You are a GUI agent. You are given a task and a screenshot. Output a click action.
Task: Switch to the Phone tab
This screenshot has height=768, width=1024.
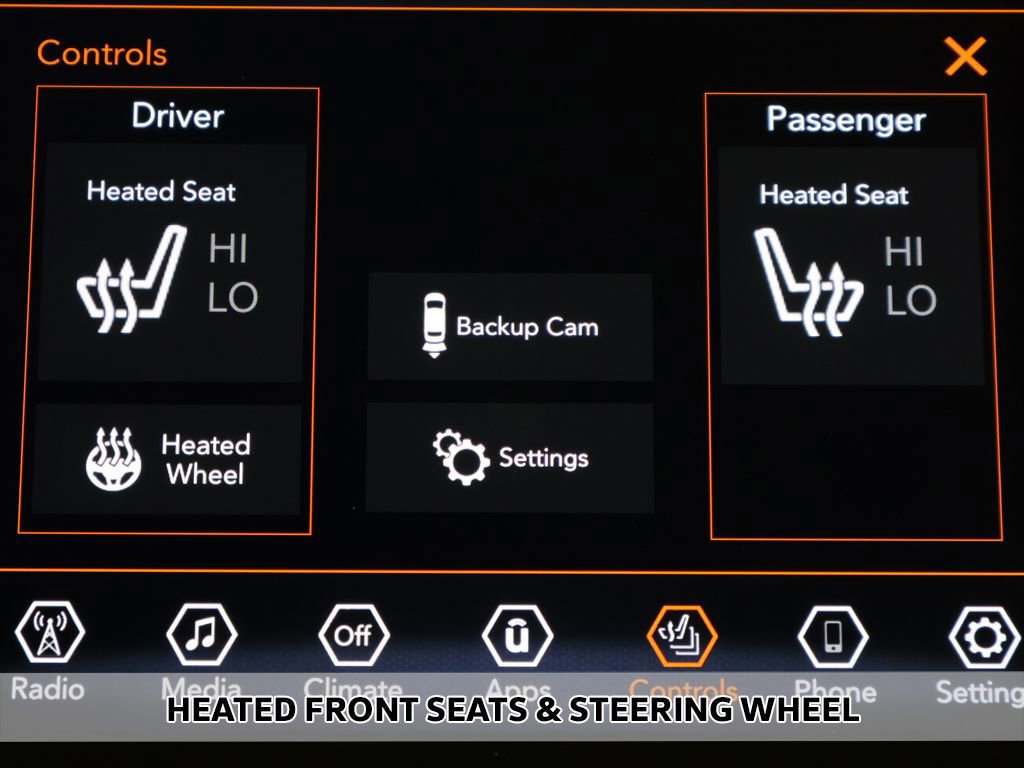(x=833, y=636)
